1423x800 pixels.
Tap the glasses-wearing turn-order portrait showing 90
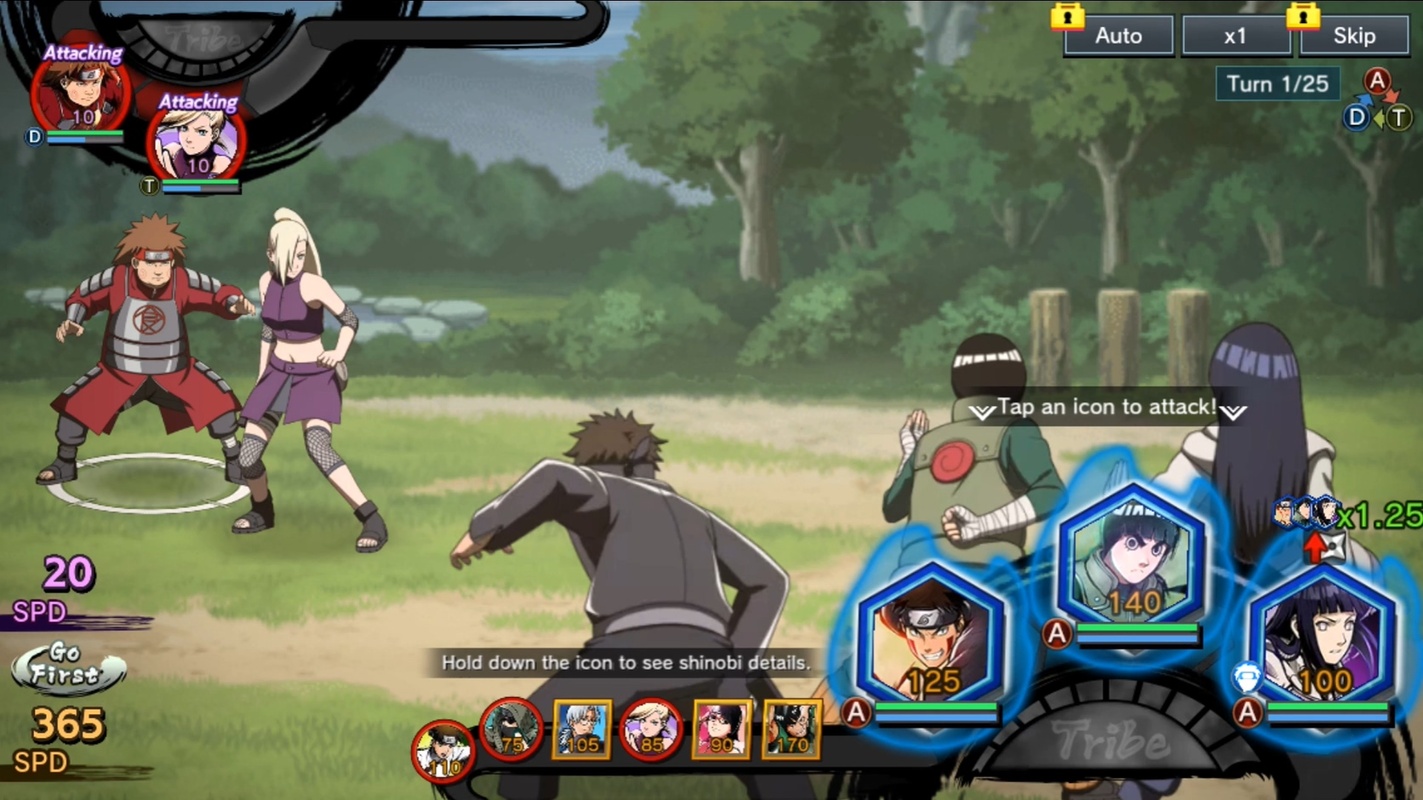pos(721,729)
